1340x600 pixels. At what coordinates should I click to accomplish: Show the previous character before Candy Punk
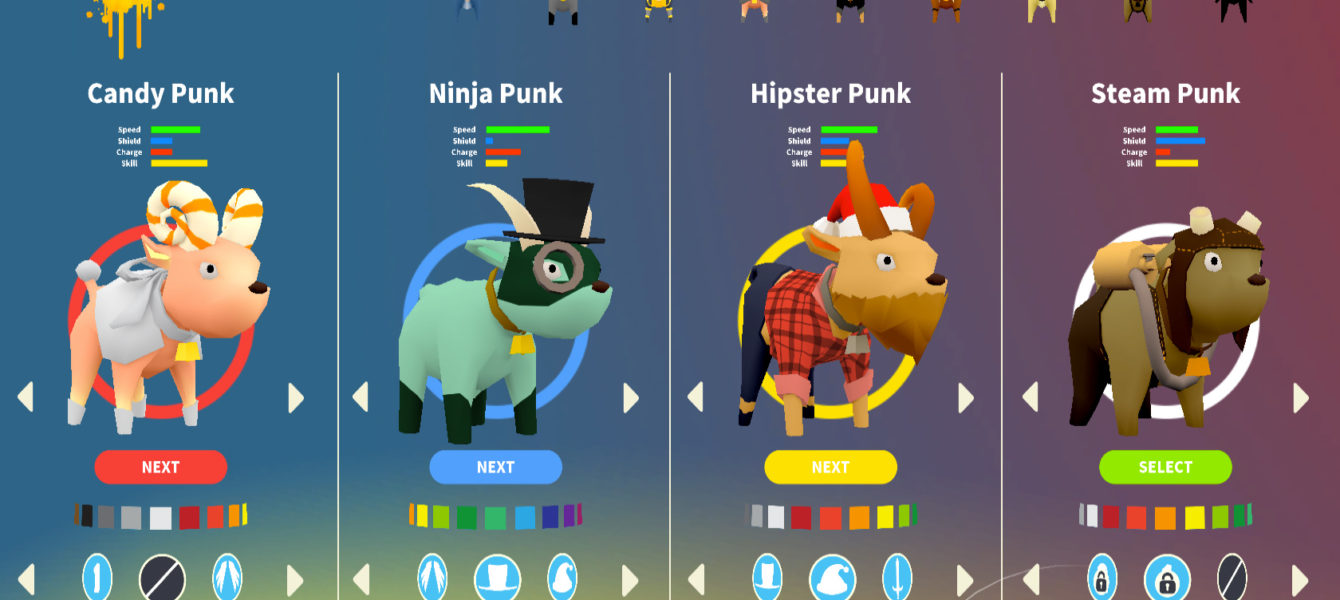point(25,398)
